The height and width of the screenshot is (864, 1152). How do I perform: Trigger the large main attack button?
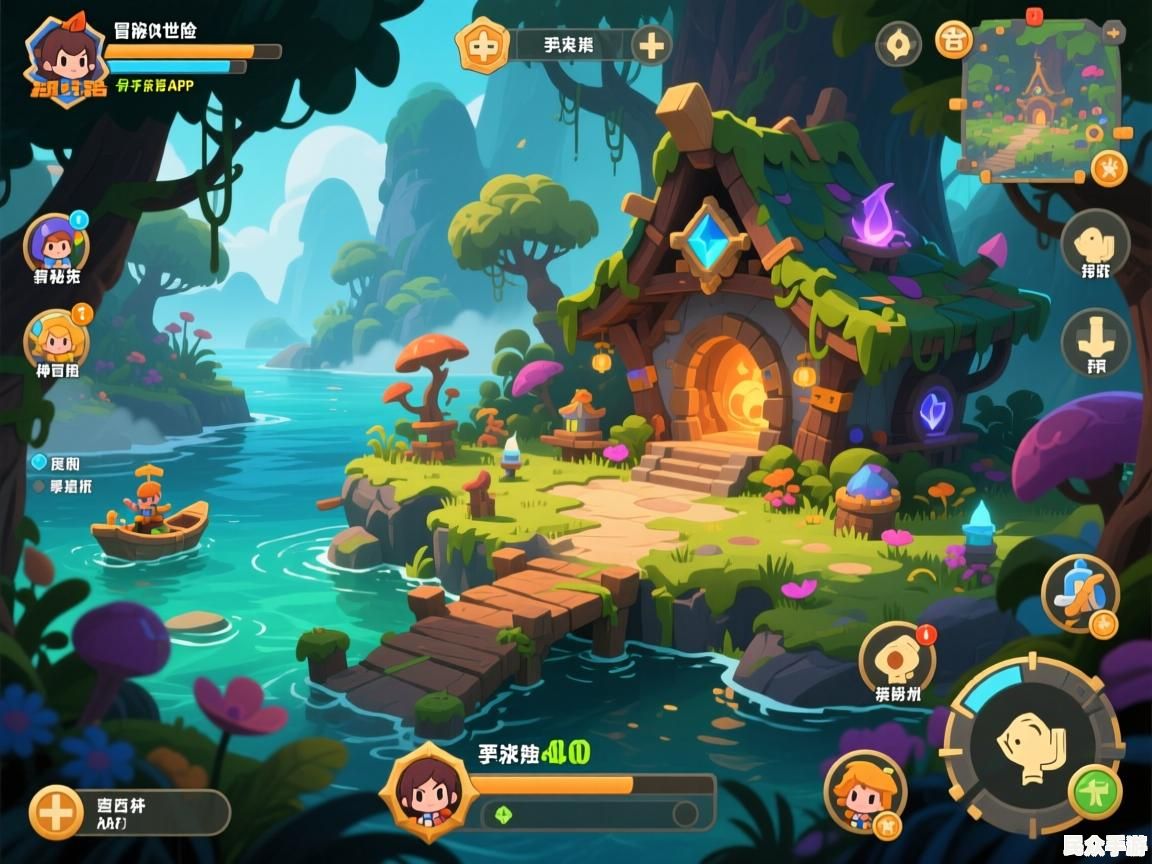click(x=1031, y=744)
